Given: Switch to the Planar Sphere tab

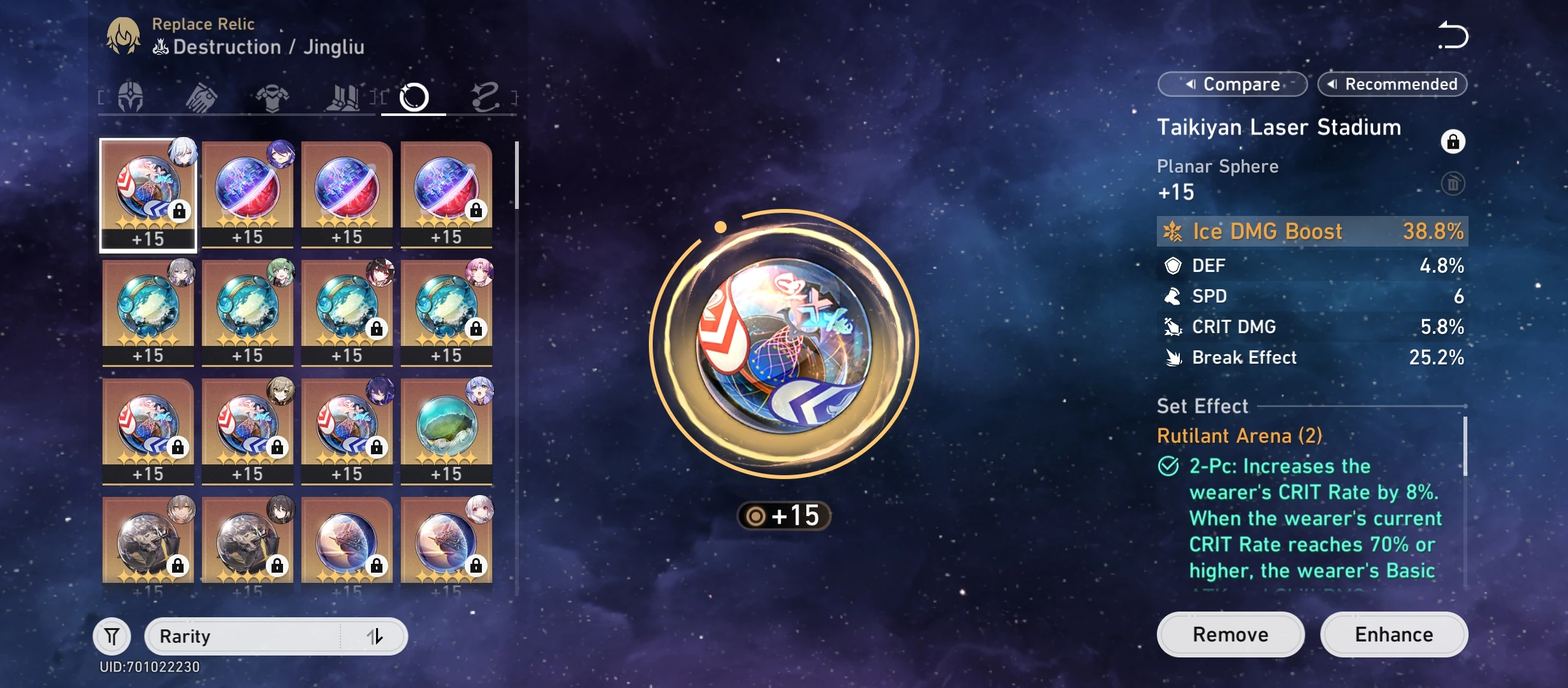Looking at the screenshot, I should point(412,96).
